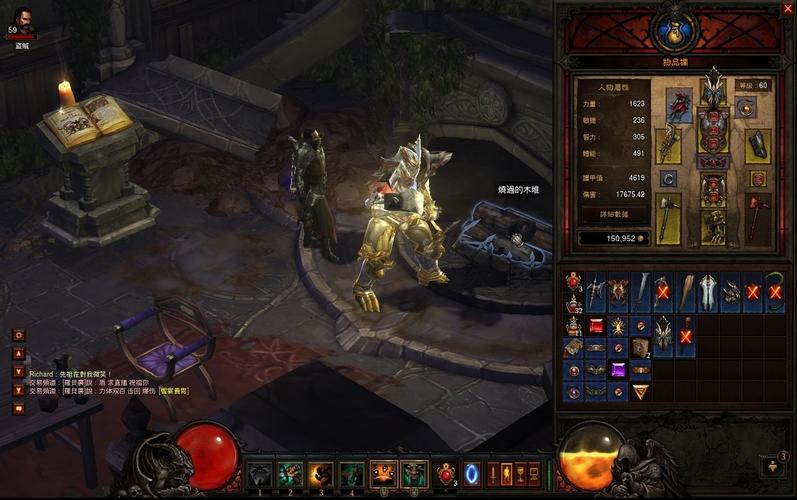
Task: Activate the skill in hotbar slot 1
Action: pos(260,473)
